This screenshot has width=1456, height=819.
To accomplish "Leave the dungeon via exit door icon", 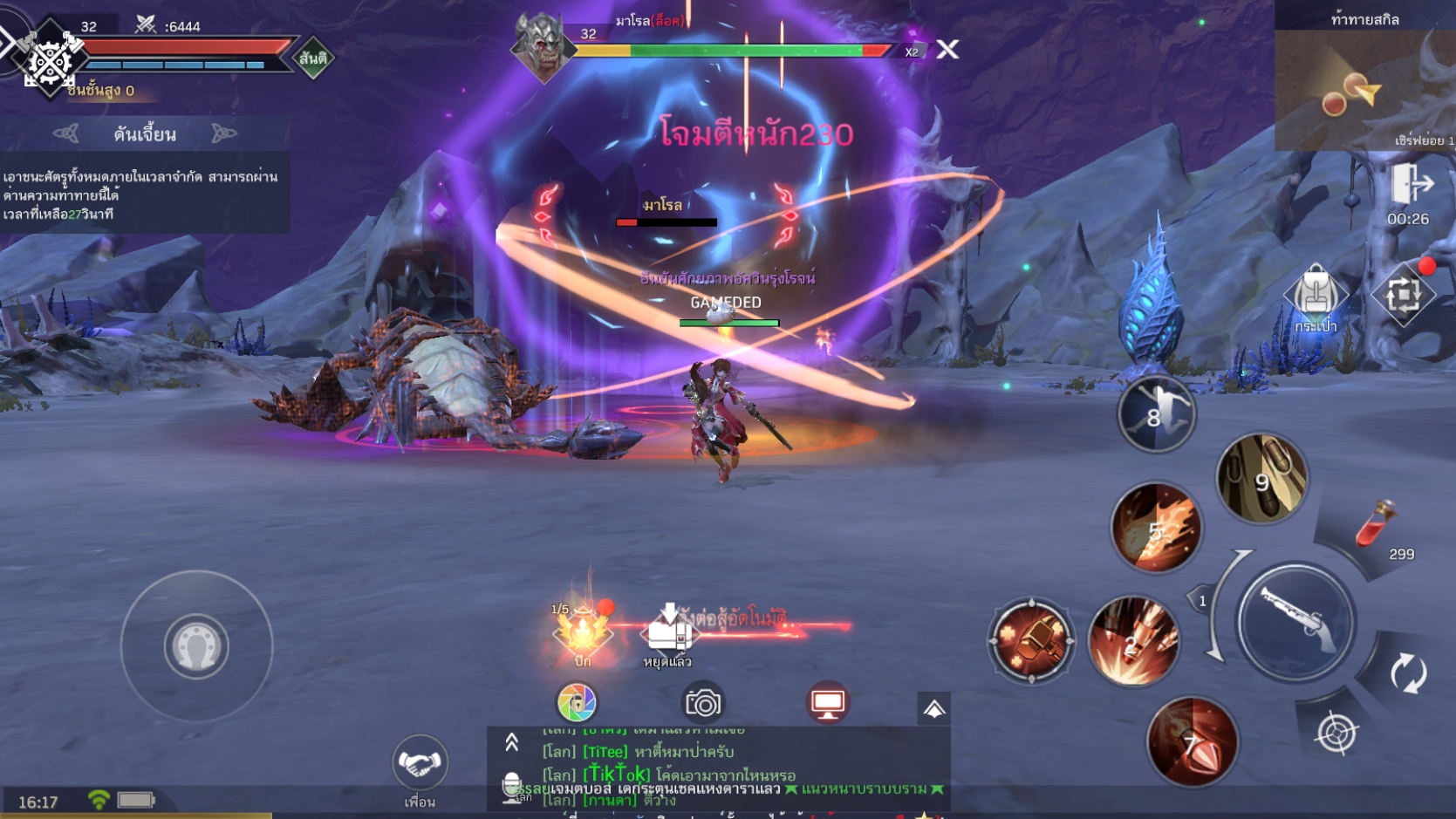I will pos(1411,185).
